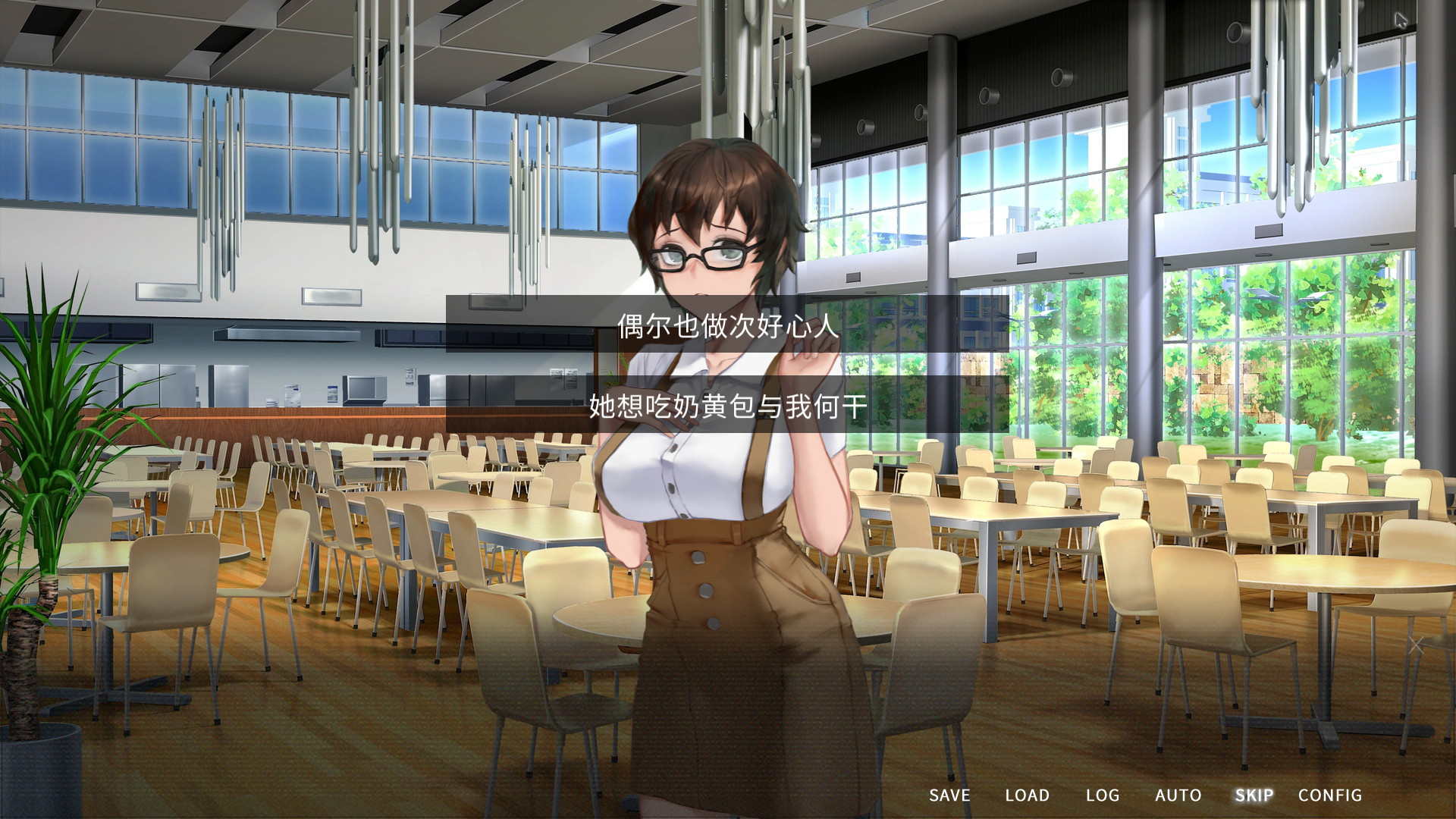Click the cafeteria background to continue

(x=303, y=645)
